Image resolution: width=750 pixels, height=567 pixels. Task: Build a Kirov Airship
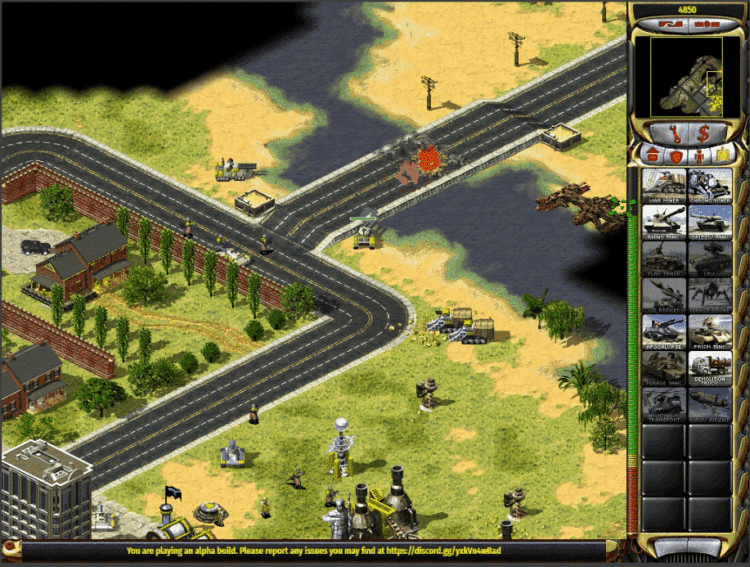click(x=710, y=403)
